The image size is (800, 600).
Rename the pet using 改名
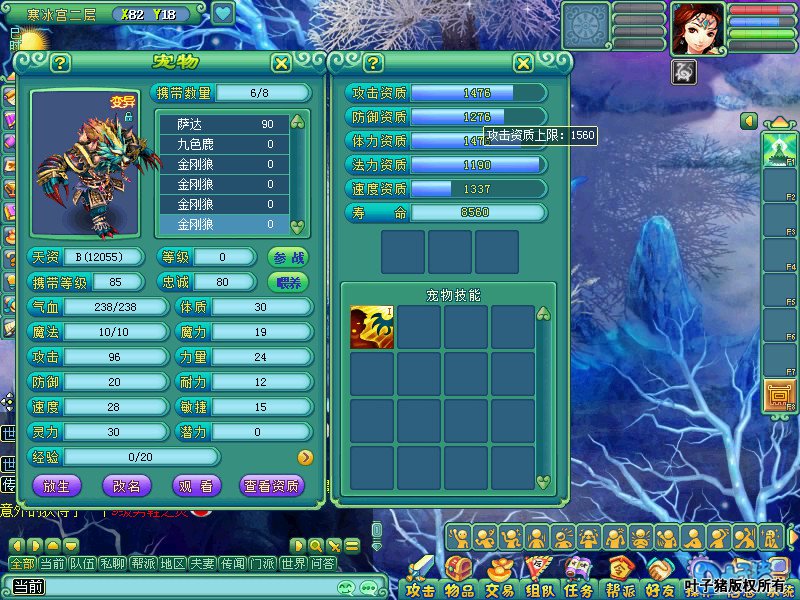pyautogui.click(x=127, y=486)
